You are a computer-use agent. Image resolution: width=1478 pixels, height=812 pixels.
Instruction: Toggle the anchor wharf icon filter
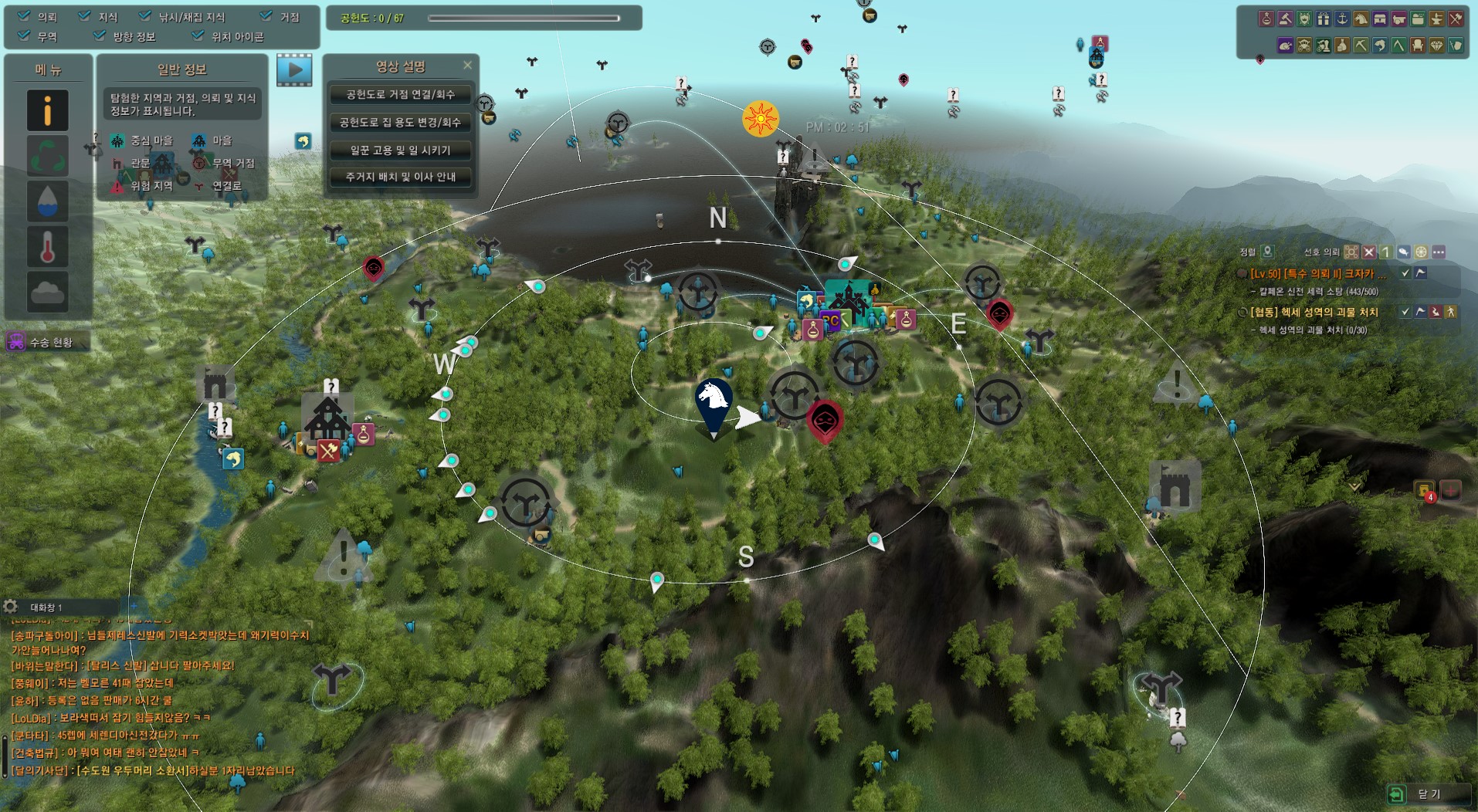[x=1342, y=19]
